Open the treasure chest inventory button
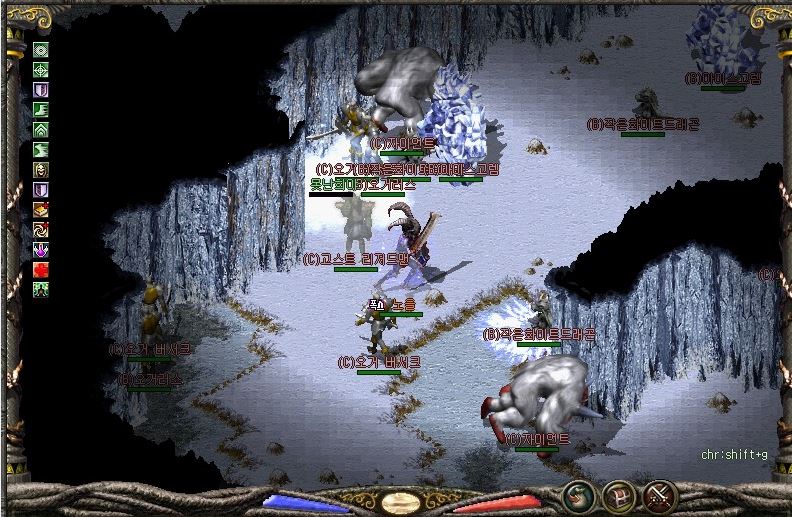 coord(617,495)
